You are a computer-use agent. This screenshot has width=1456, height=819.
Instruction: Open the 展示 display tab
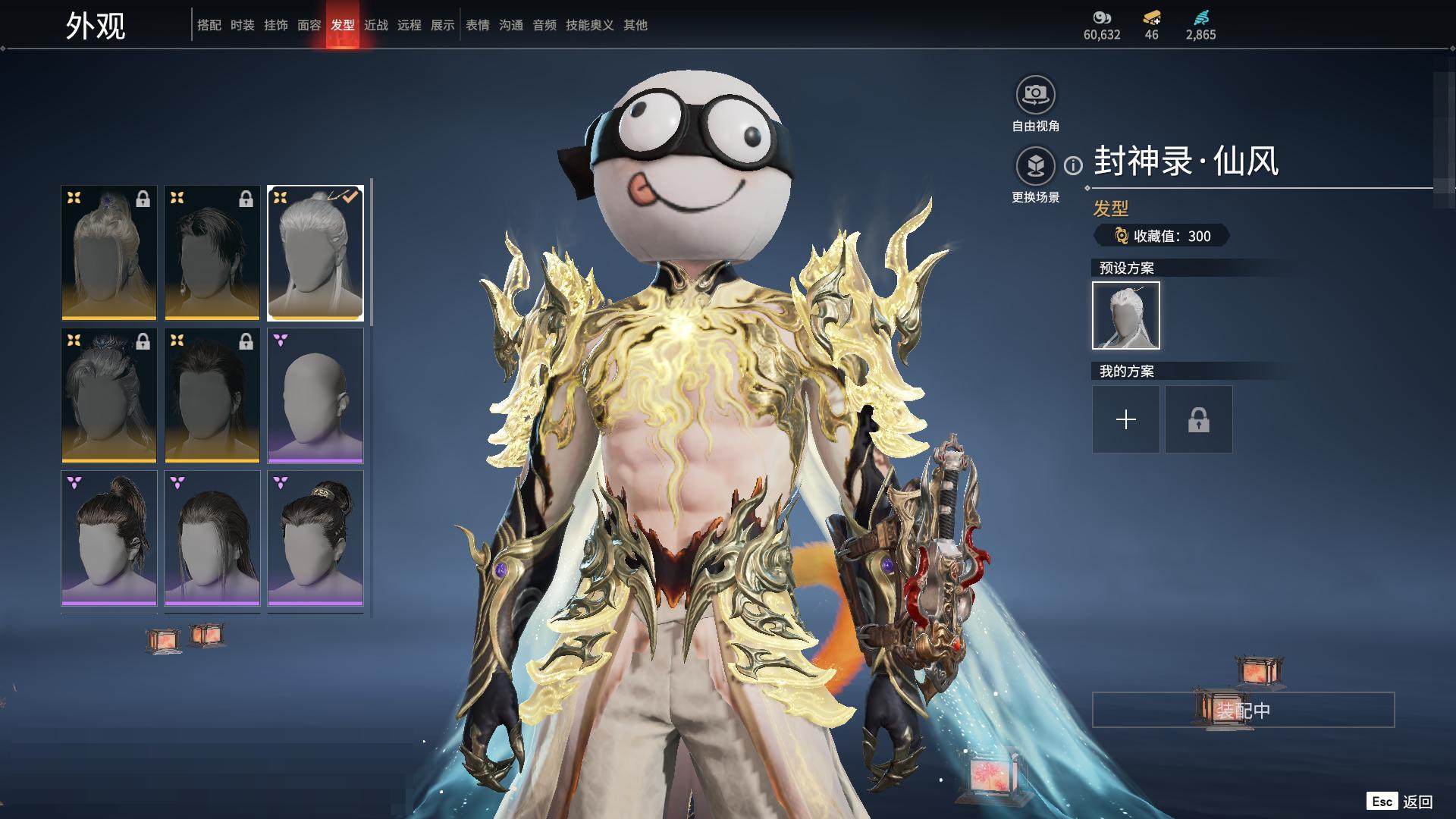(x=442, y=25)
